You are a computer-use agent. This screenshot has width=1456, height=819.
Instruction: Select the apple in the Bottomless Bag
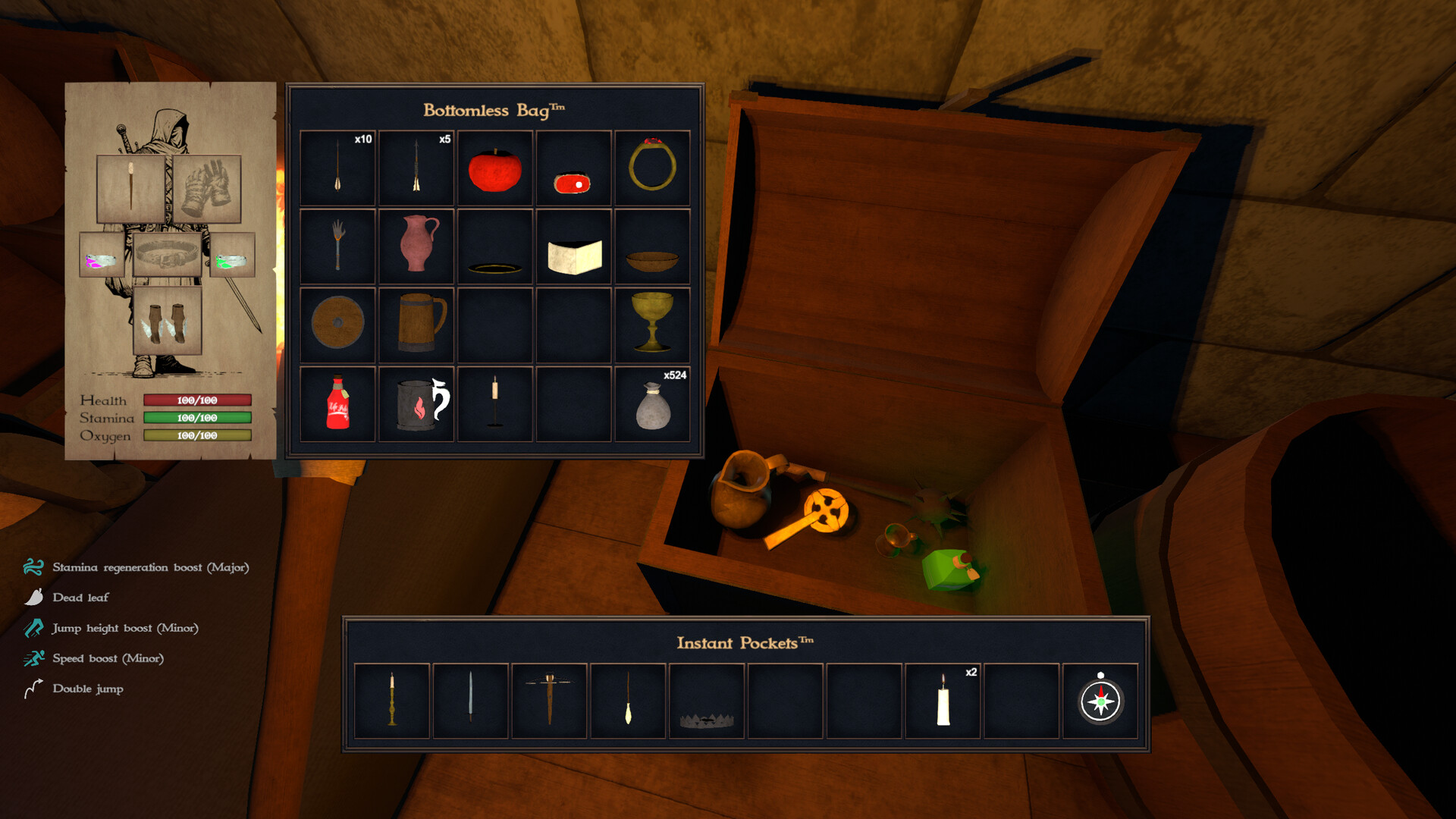[494, 168]
